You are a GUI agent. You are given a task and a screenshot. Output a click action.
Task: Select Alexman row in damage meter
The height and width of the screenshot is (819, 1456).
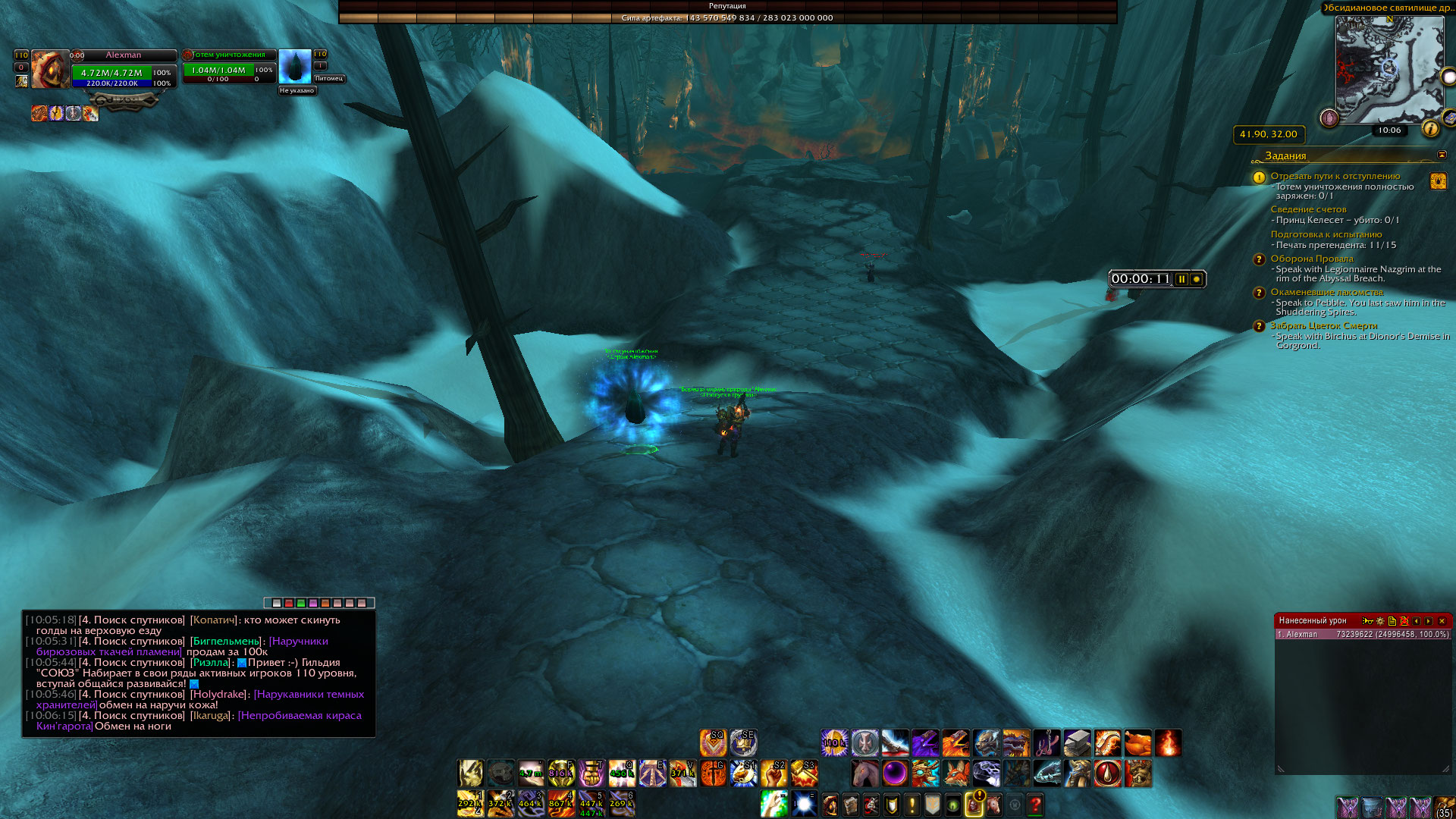click(1363, 635)
